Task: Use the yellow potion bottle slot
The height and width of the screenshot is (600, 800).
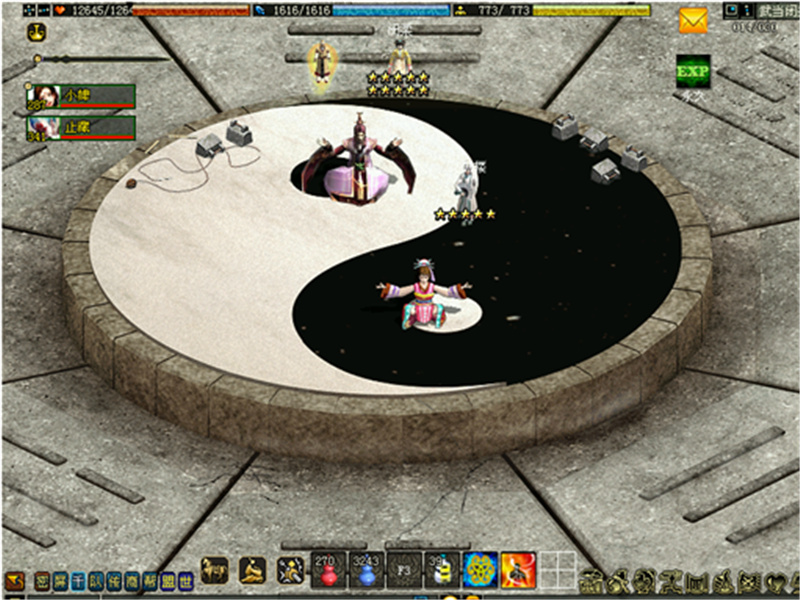Action: (x=443, y=569)
